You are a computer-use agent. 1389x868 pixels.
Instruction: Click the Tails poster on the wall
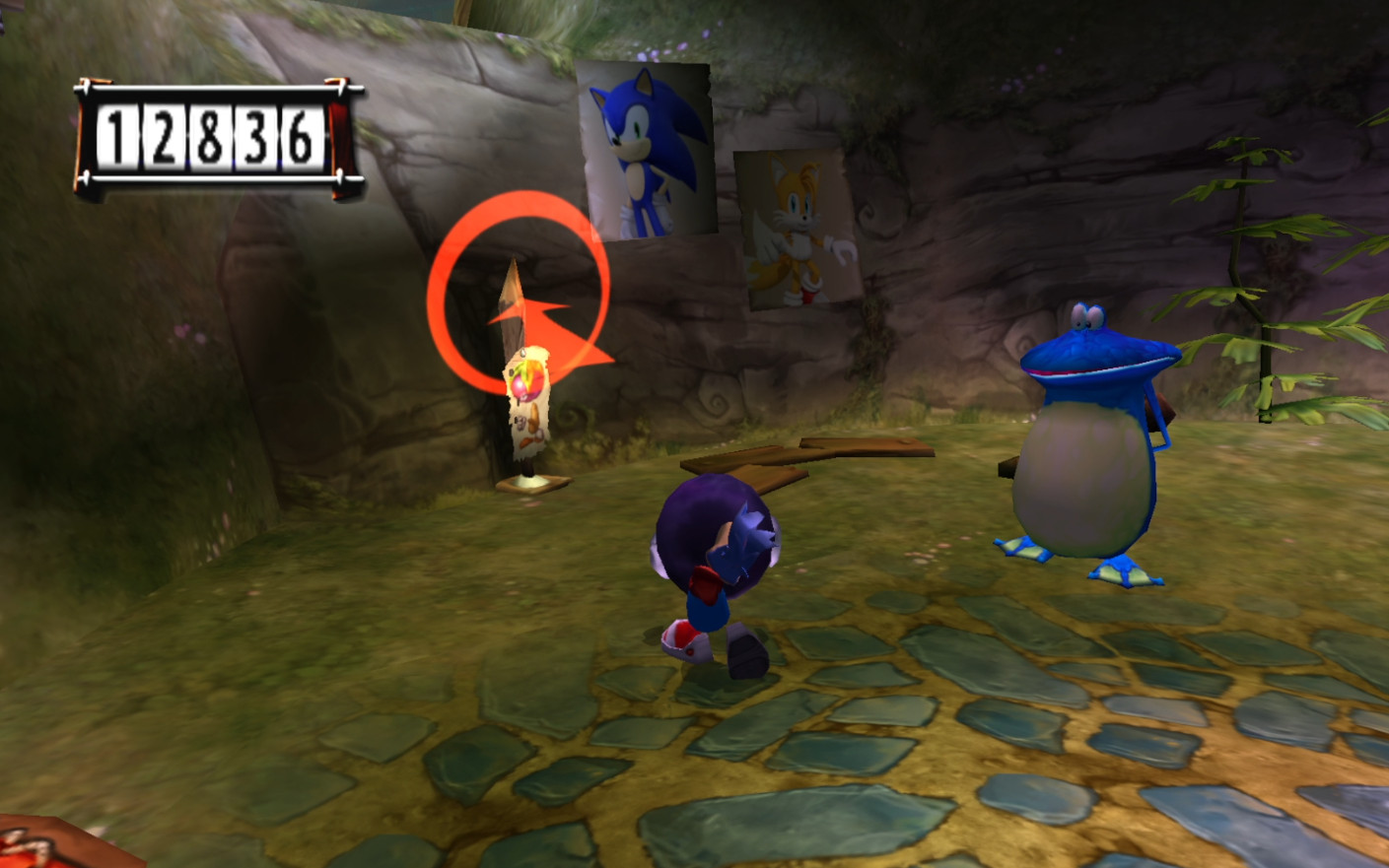tap(794, 229)
